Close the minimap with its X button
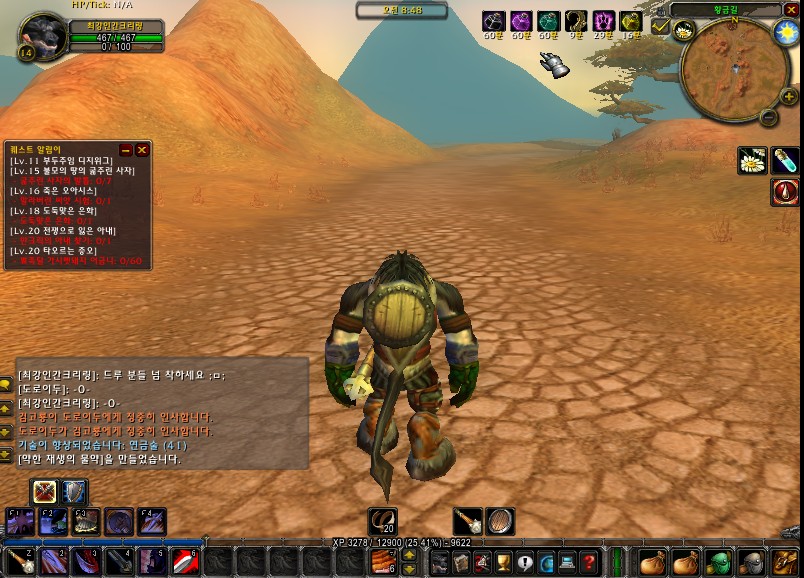 (791, 9)
